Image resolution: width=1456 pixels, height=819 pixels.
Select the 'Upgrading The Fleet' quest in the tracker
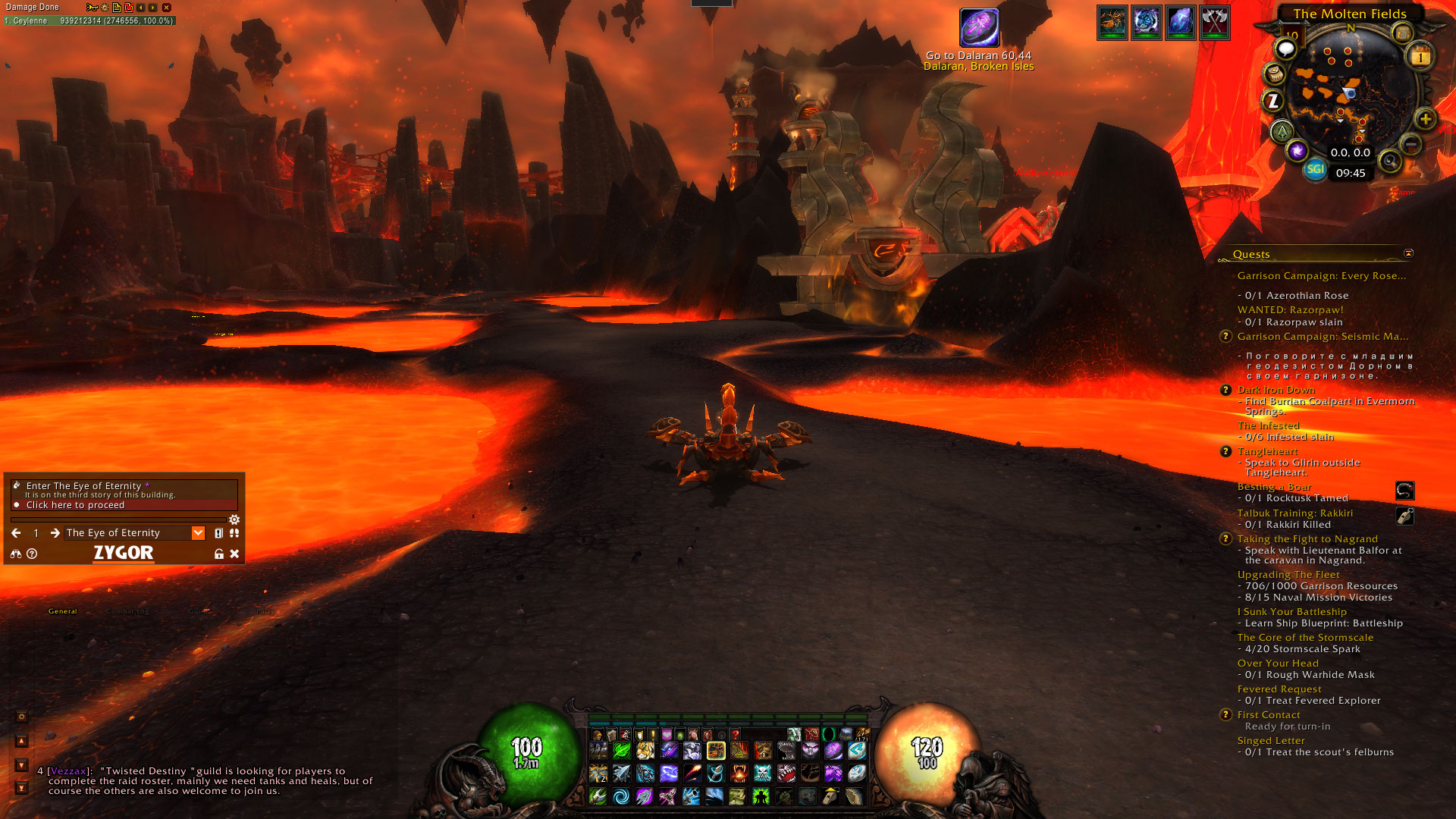pyautogui.click(x=1288, y=575)
